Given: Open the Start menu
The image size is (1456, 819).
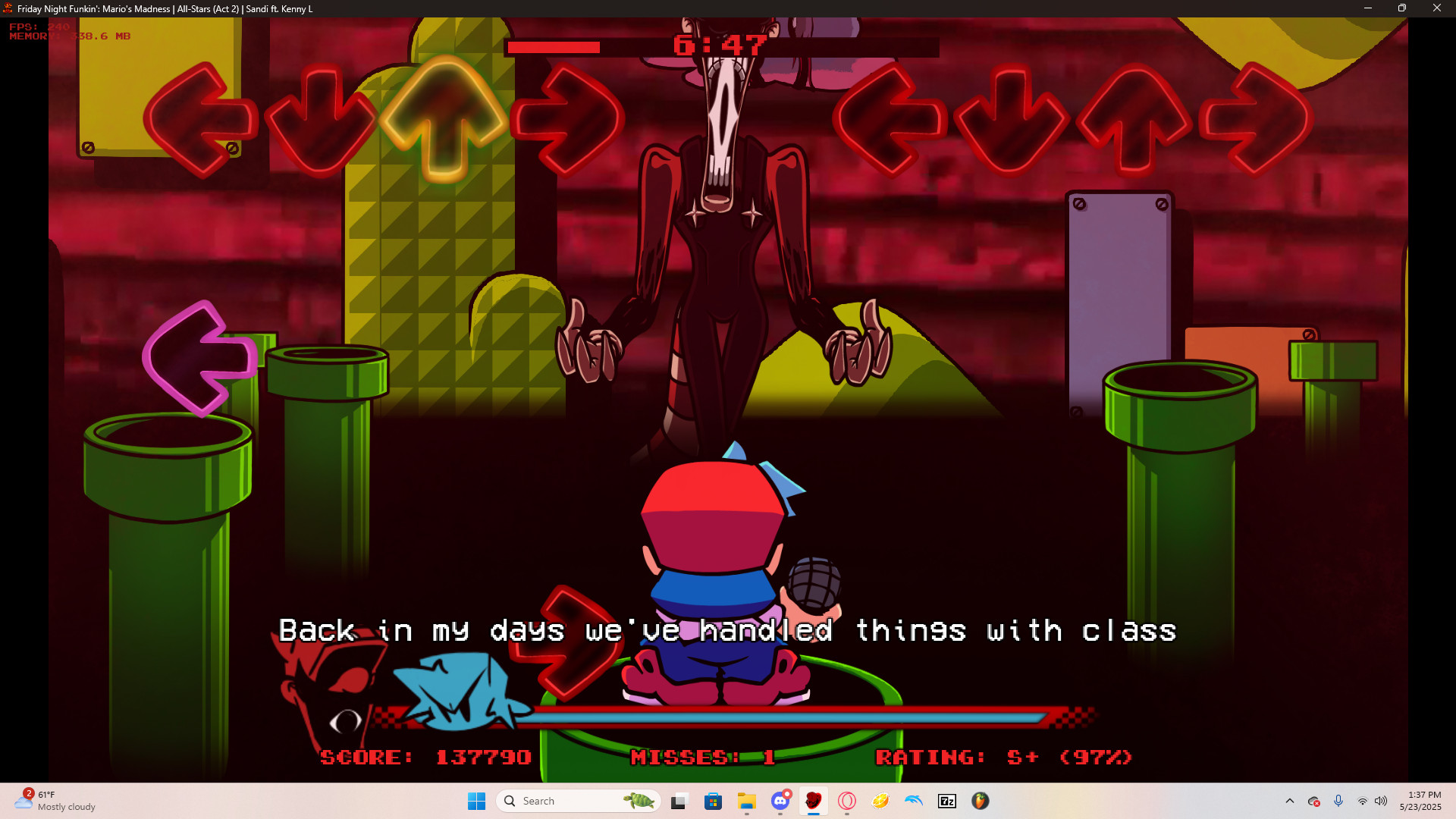Looking at the screenshot, I should (x=476, y=801).
